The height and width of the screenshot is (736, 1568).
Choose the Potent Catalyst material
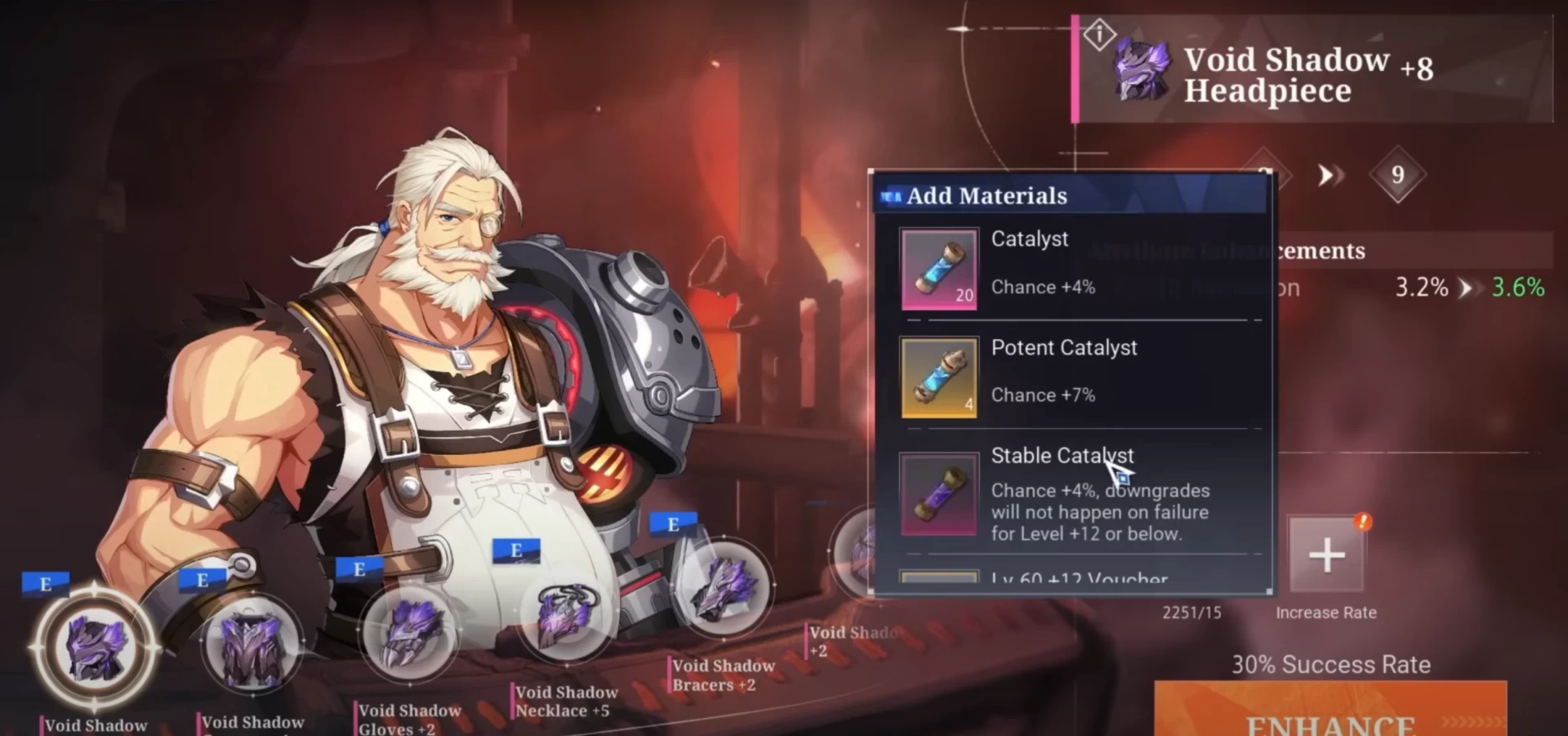939,377
